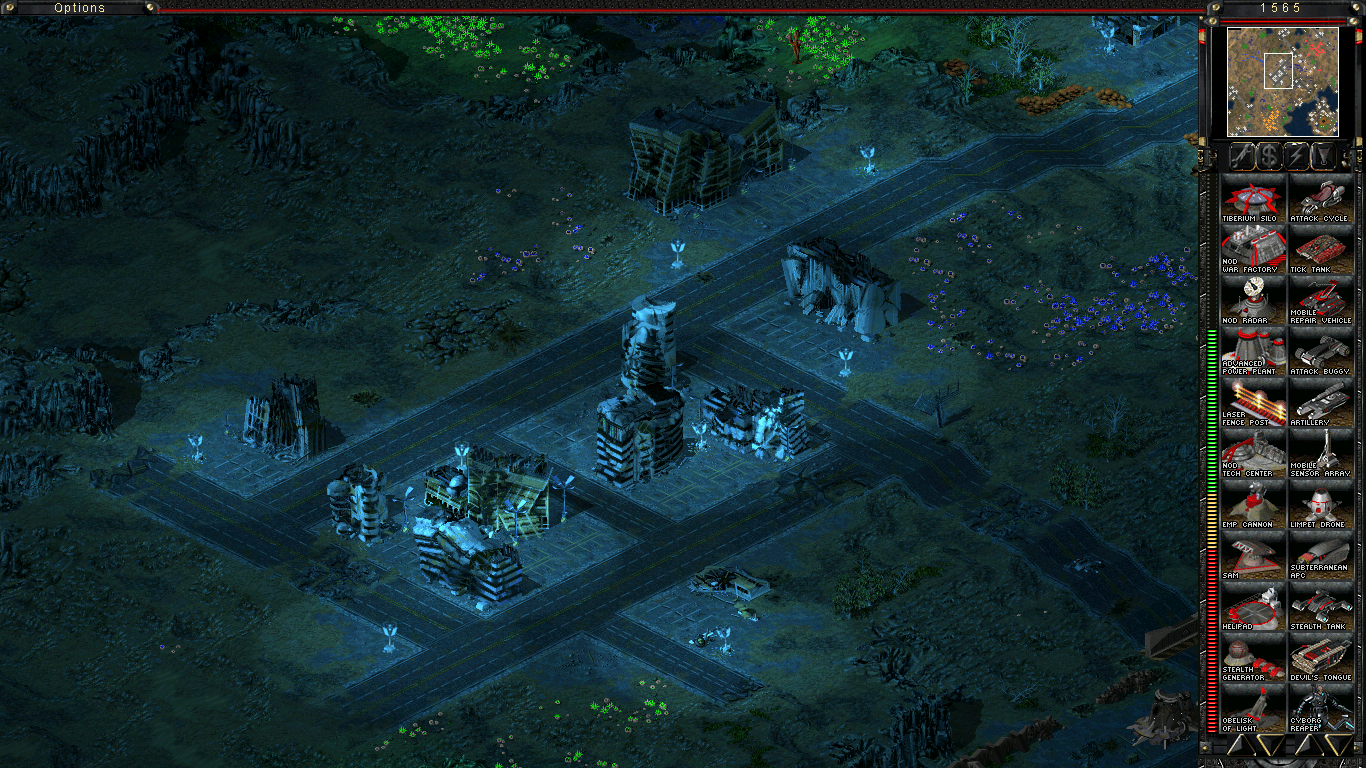This screenshot has width=1366, height=768.
Task: Build the Obelisk of Light
Action: [1253, 708]
